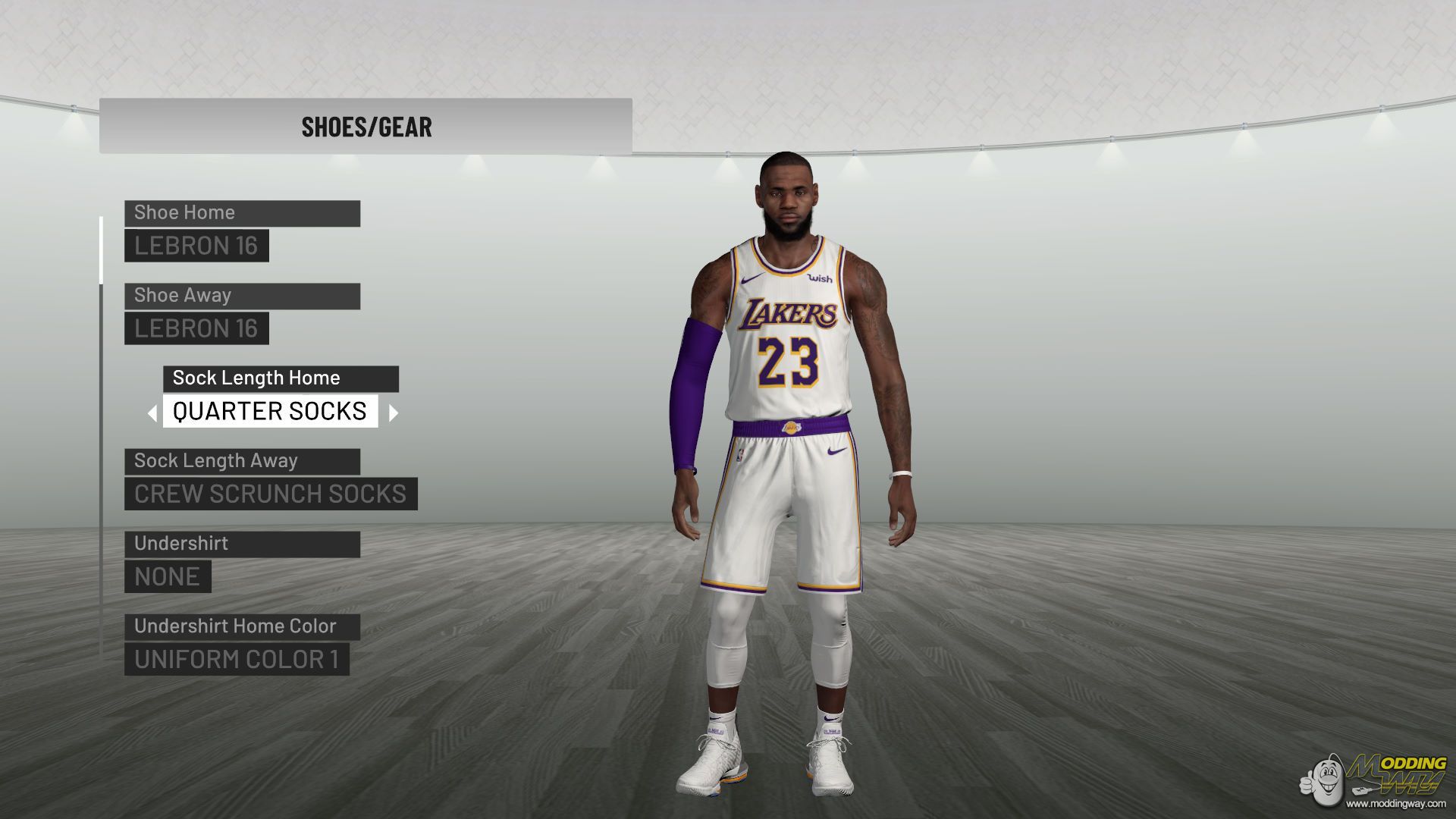Choose the Shoe Away setting
Screen dimensions: 1456x819
pos(242,296)
